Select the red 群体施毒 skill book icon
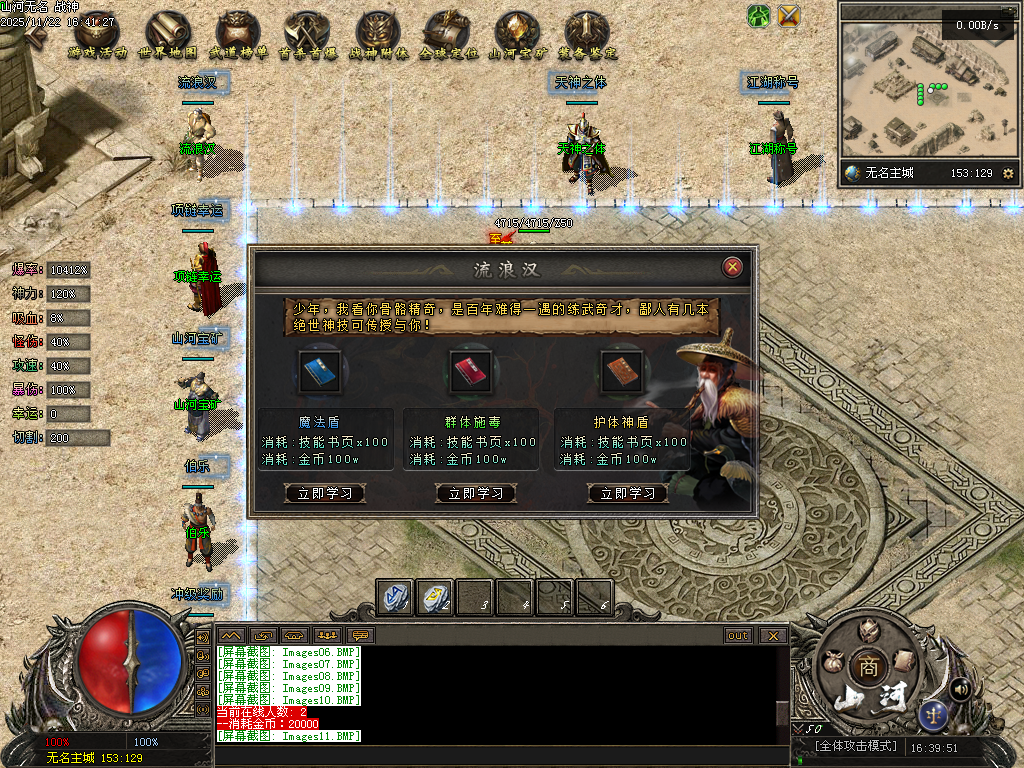The width and height of the screenshot is (1024, 768). coord(470,369)
